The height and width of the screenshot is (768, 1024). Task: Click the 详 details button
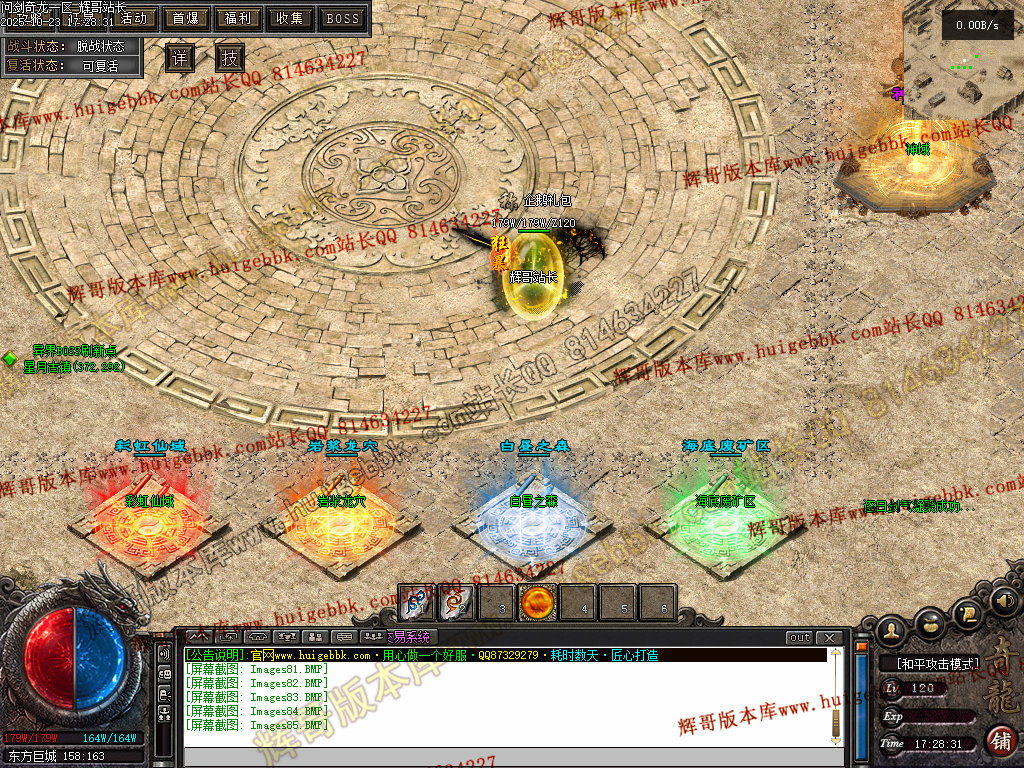click(x=179, y=58)
